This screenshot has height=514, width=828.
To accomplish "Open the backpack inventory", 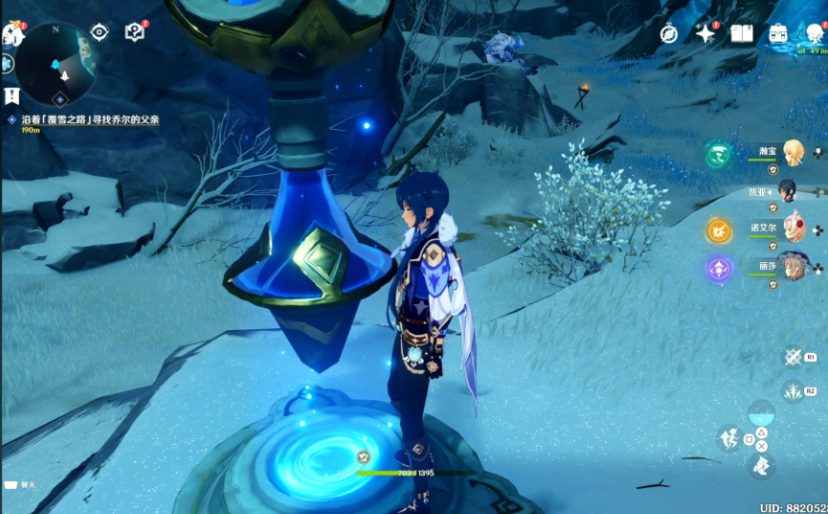I will coord(778,34).
